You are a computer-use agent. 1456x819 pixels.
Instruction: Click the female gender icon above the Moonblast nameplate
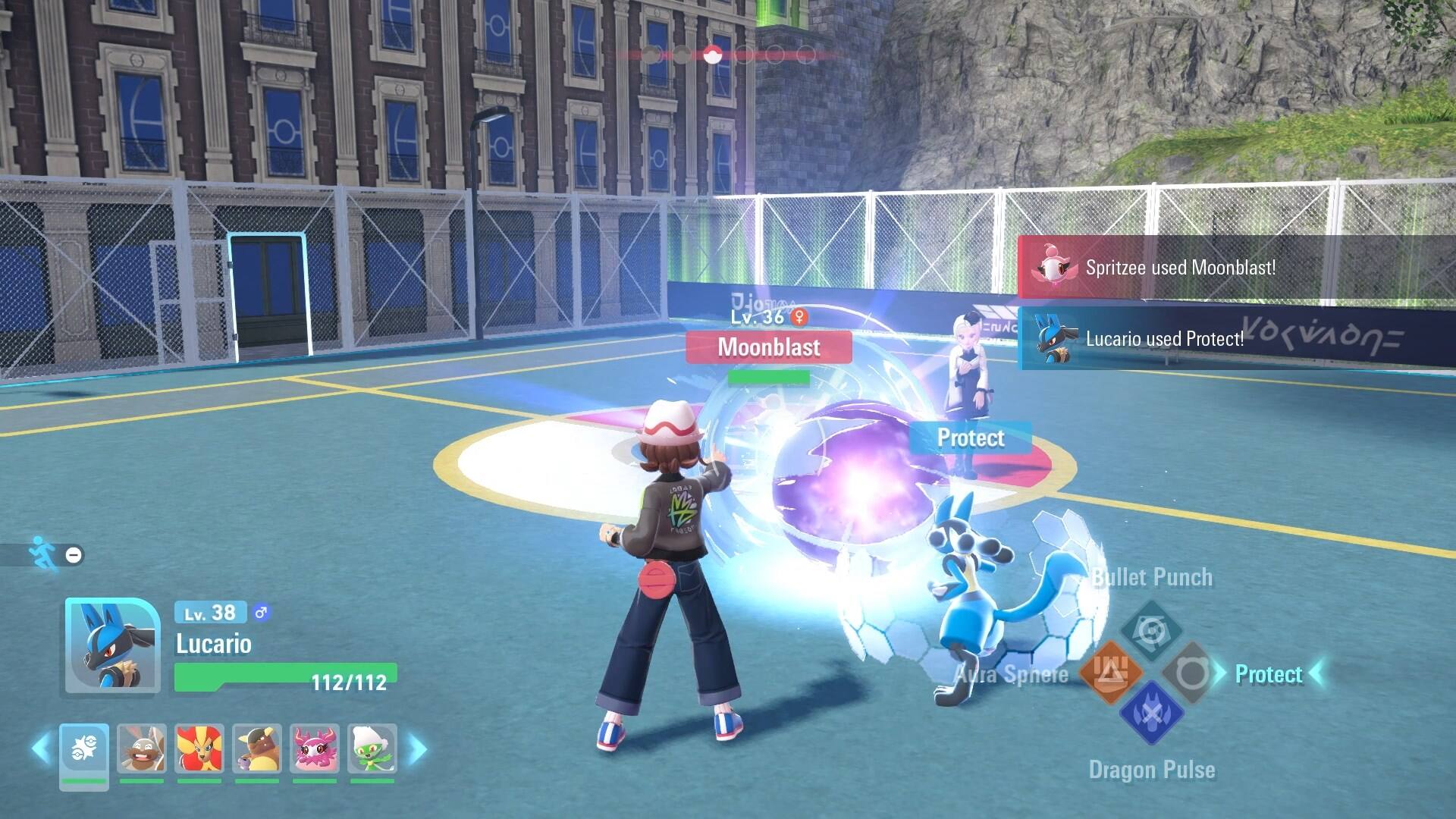coord(800,318)
